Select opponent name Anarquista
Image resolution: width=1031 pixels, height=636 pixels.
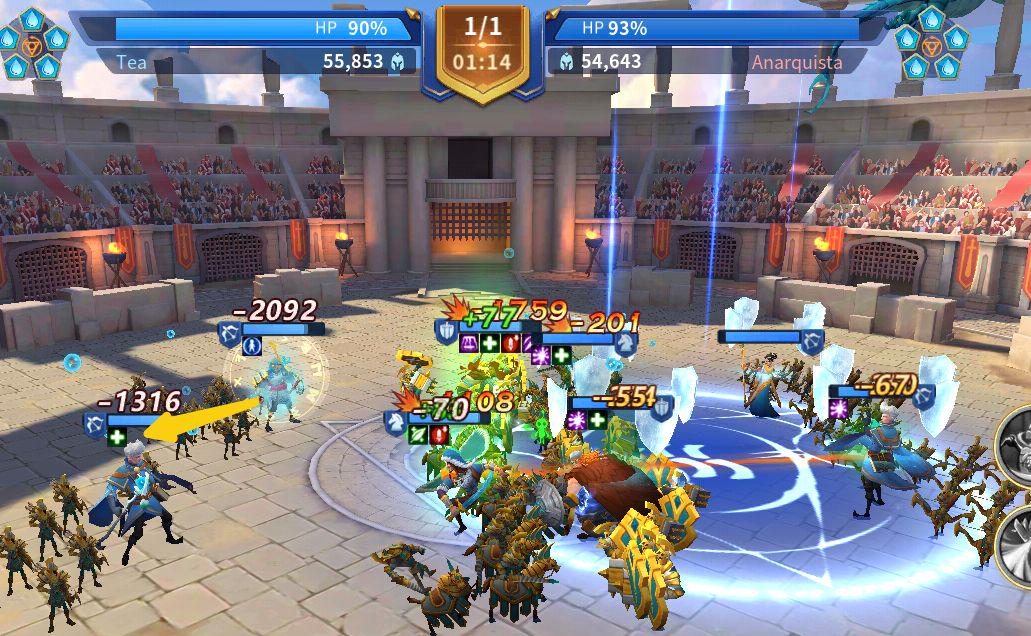click(796, 62)
